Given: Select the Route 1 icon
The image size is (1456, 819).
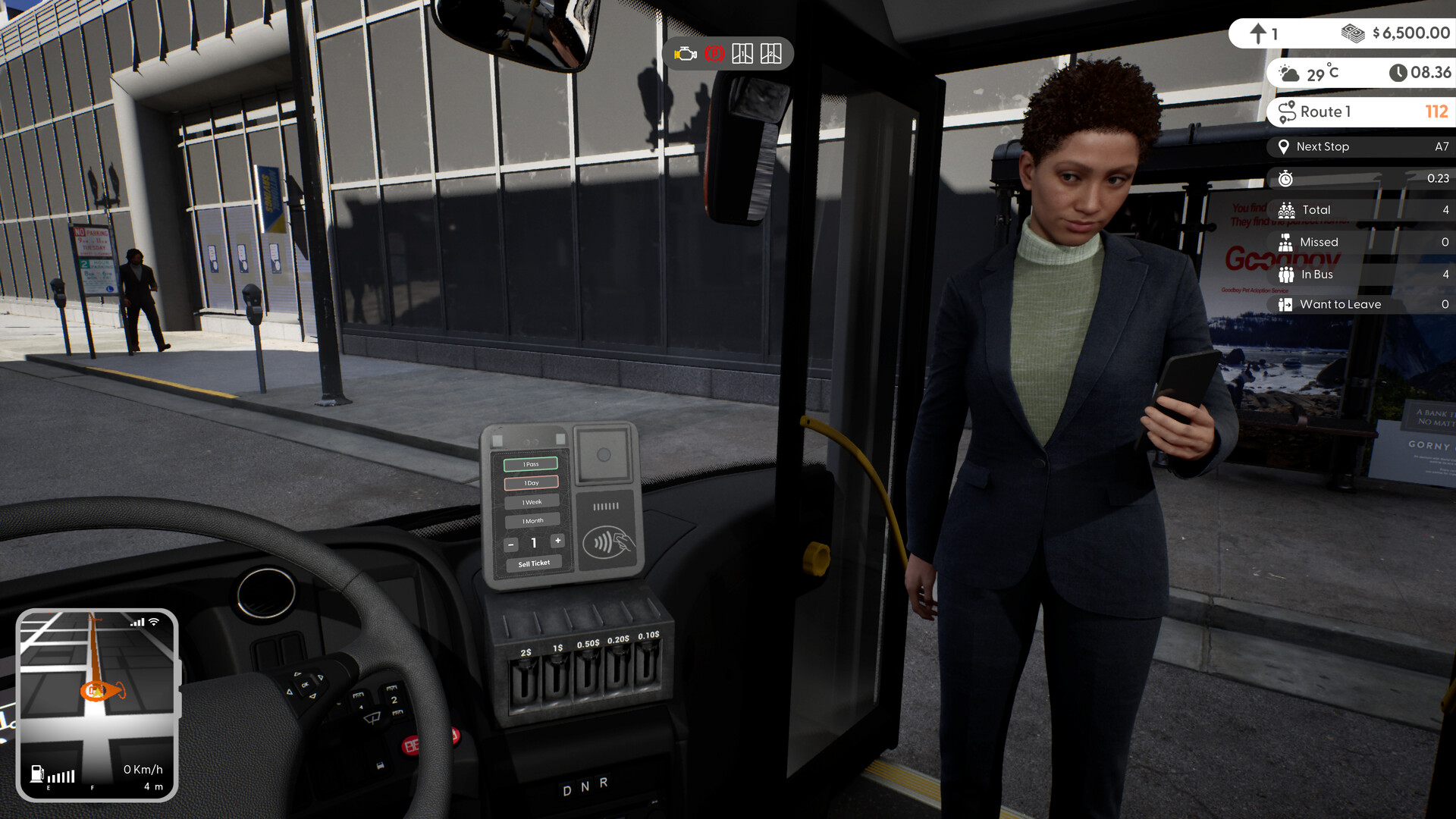Looking at the screenshot, I should pos(1288,111).
